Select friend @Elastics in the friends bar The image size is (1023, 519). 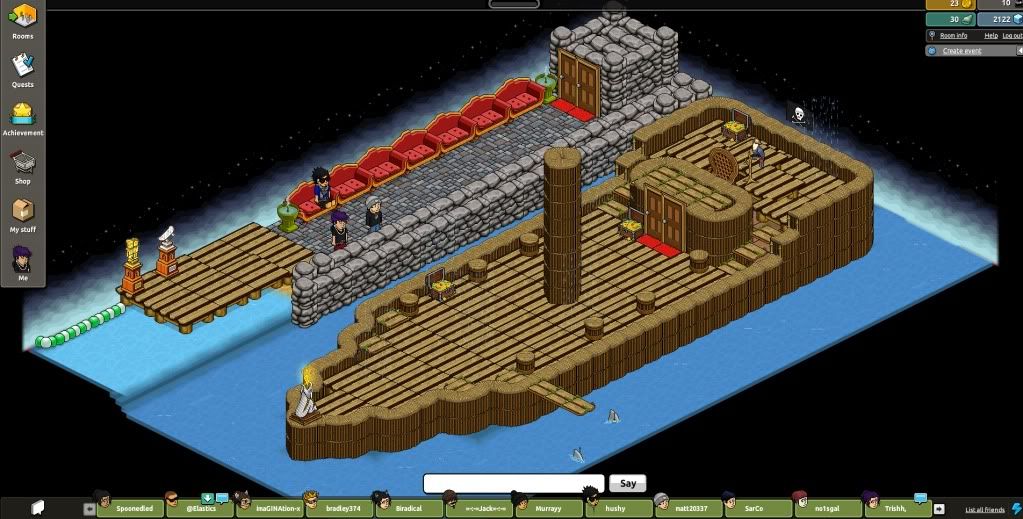pyautogui.click(x=200, y=508)
